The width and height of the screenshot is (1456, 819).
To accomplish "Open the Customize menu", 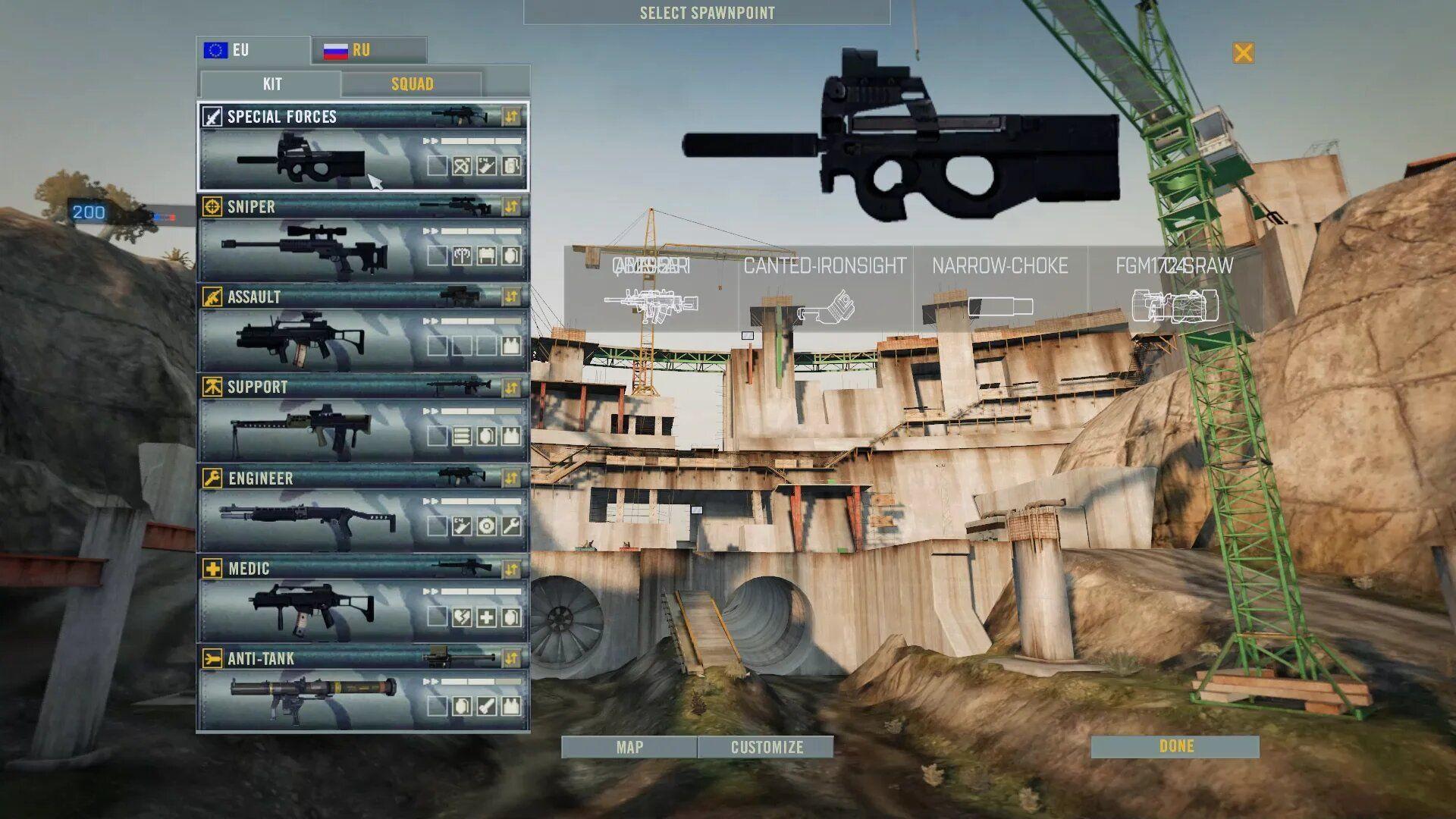I will 766,747.
